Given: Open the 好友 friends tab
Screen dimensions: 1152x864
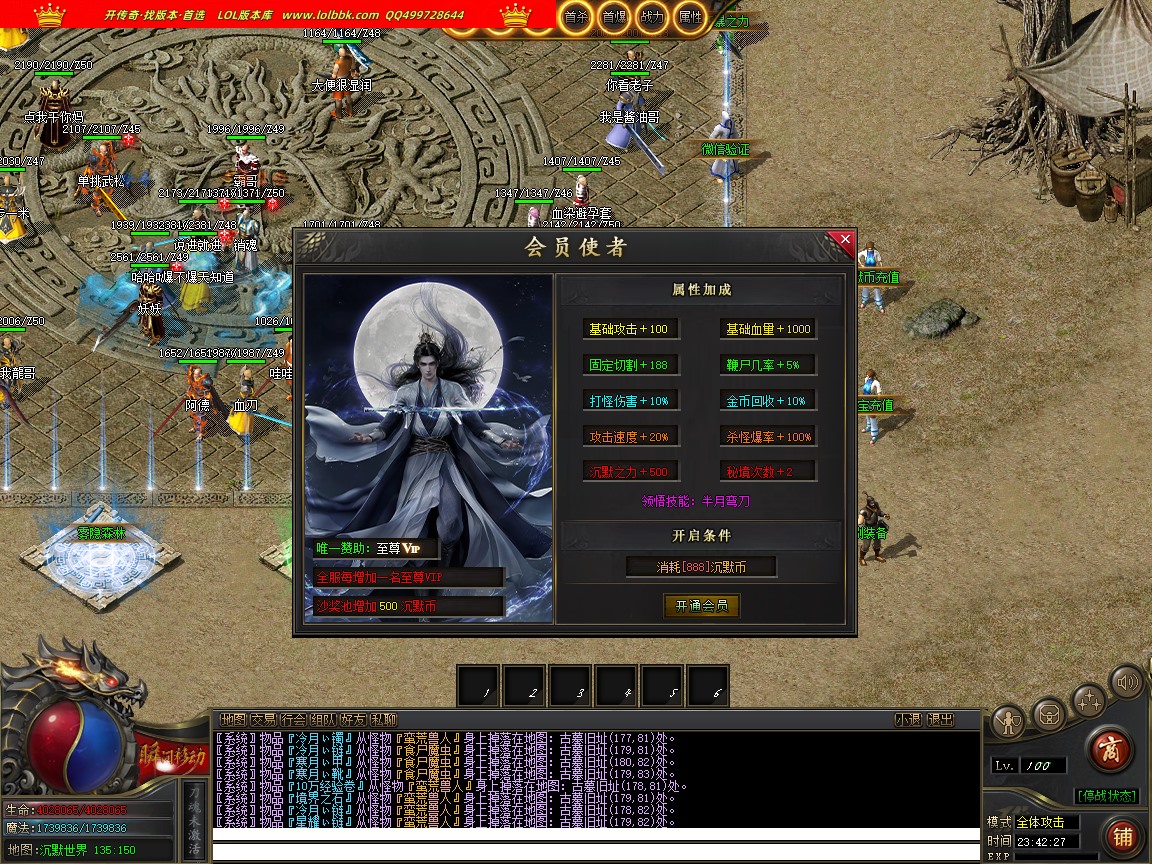Looking at the screenshot, I should tap(353, 719).
